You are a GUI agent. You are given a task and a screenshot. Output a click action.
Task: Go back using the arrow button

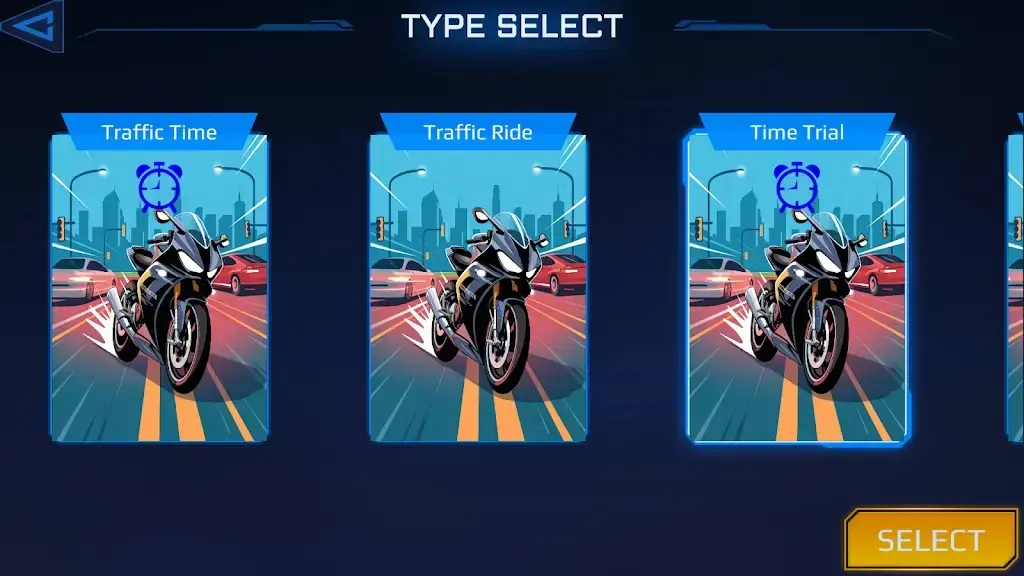[32, 26]
